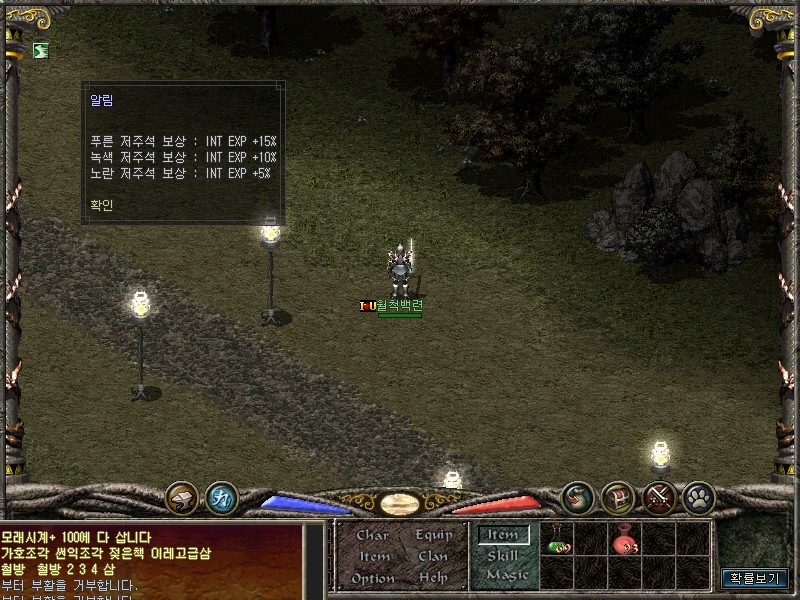
Task: Click the chat log panel
Action: (x=150, y=560)
